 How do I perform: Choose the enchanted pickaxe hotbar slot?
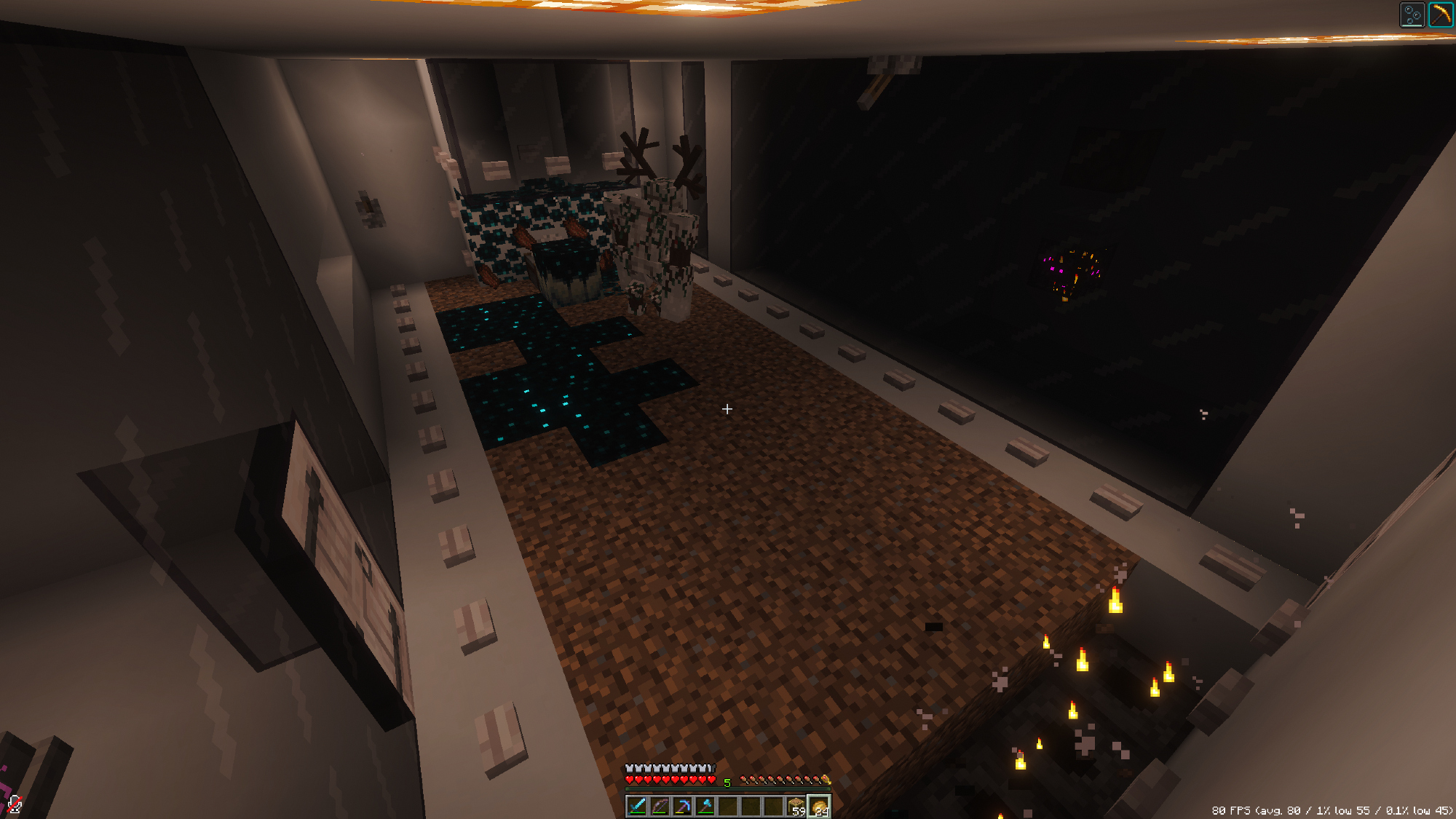(x=682, y=806)
